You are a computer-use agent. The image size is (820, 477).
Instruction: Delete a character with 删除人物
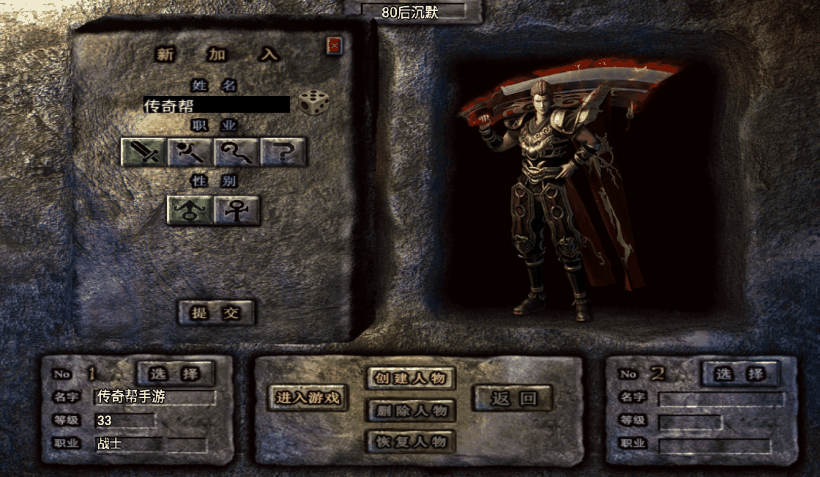[x=411, y=410]
